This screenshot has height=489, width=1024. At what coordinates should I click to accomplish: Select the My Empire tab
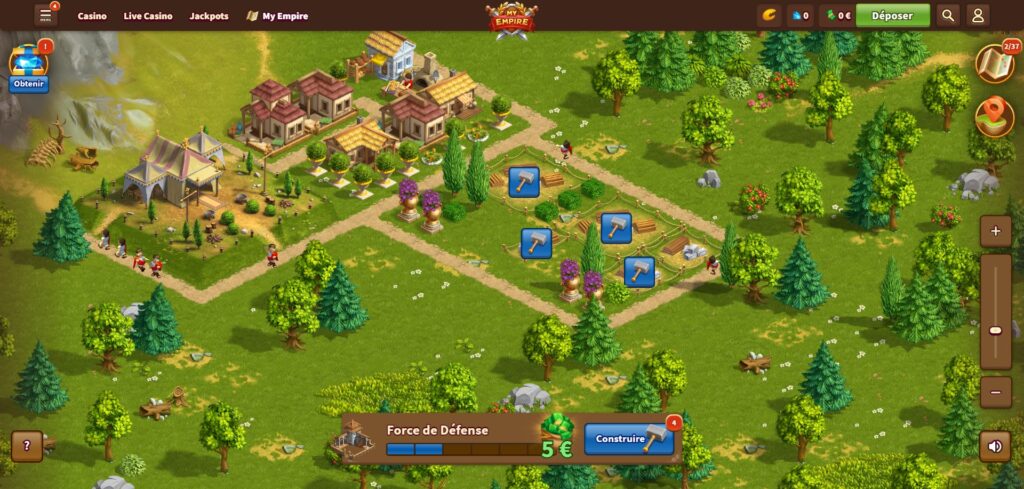pyautogui.click(x=277, y=16)
